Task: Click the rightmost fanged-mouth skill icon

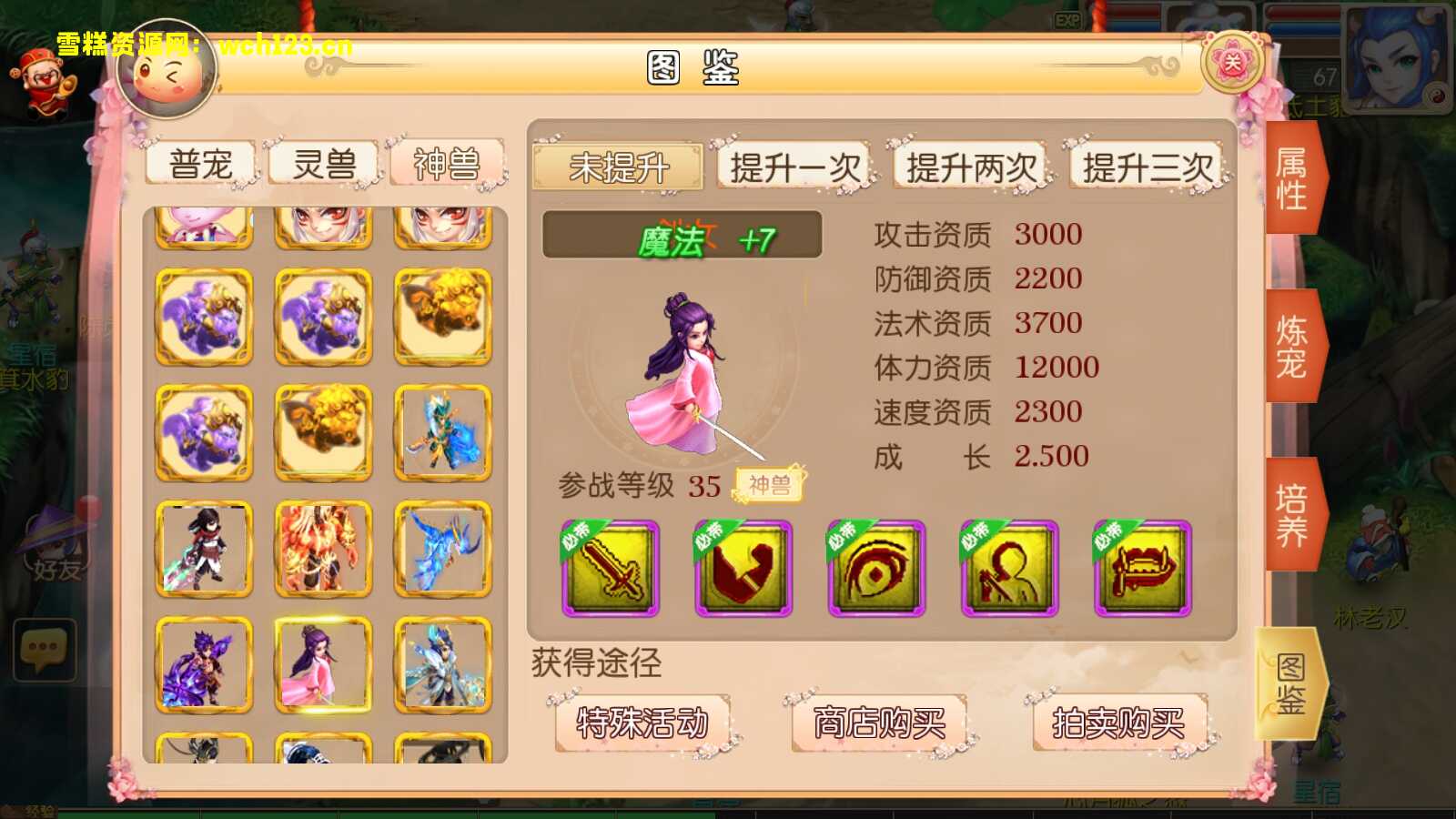Action: (x=1139, y=569)
